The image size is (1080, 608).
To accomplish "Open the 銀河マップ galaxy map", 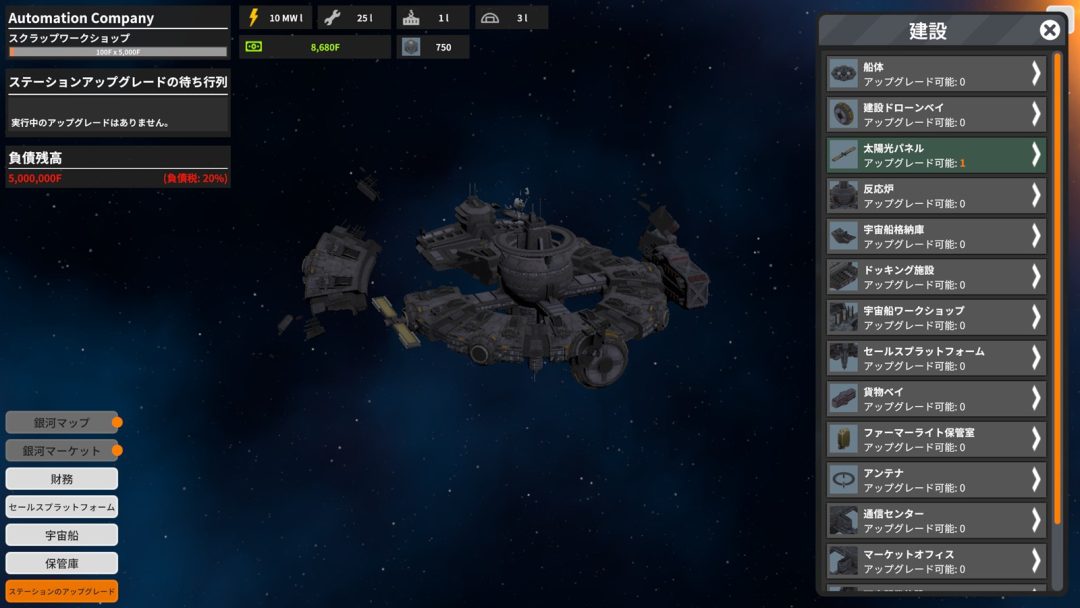I will [x=62, y=423].
